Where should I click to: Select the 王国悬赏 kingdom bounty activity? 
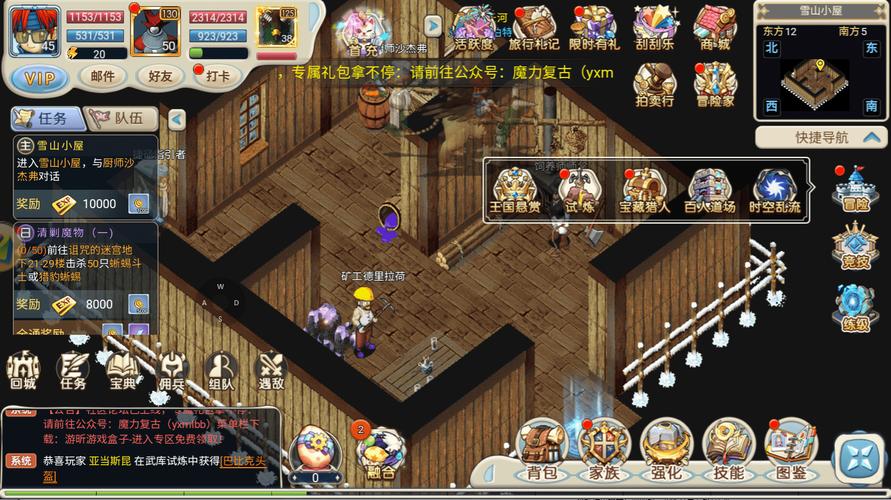(515, 190)
